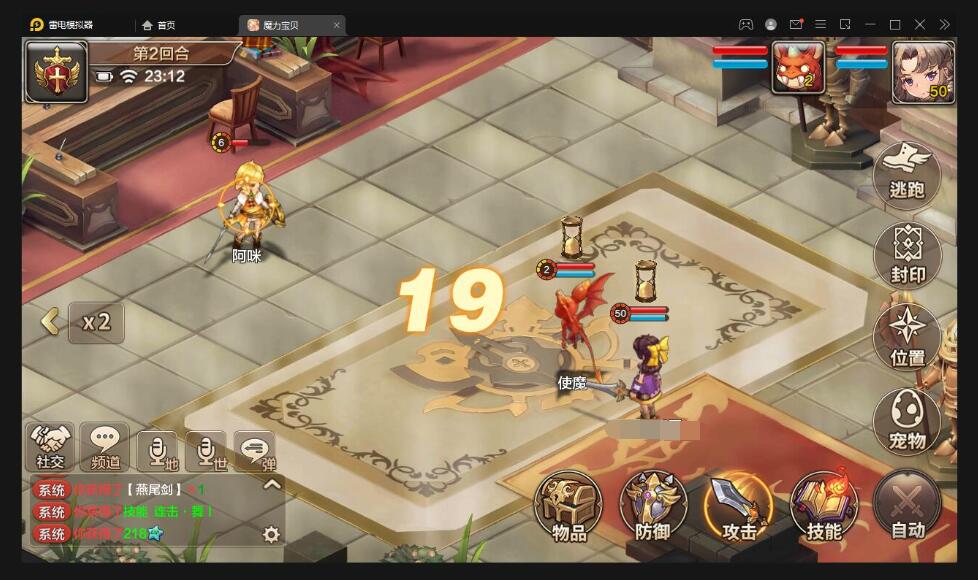This screenshot has width=978, height=580.
Task: Expand the chat log with up arrow
Action: [271, 485]
